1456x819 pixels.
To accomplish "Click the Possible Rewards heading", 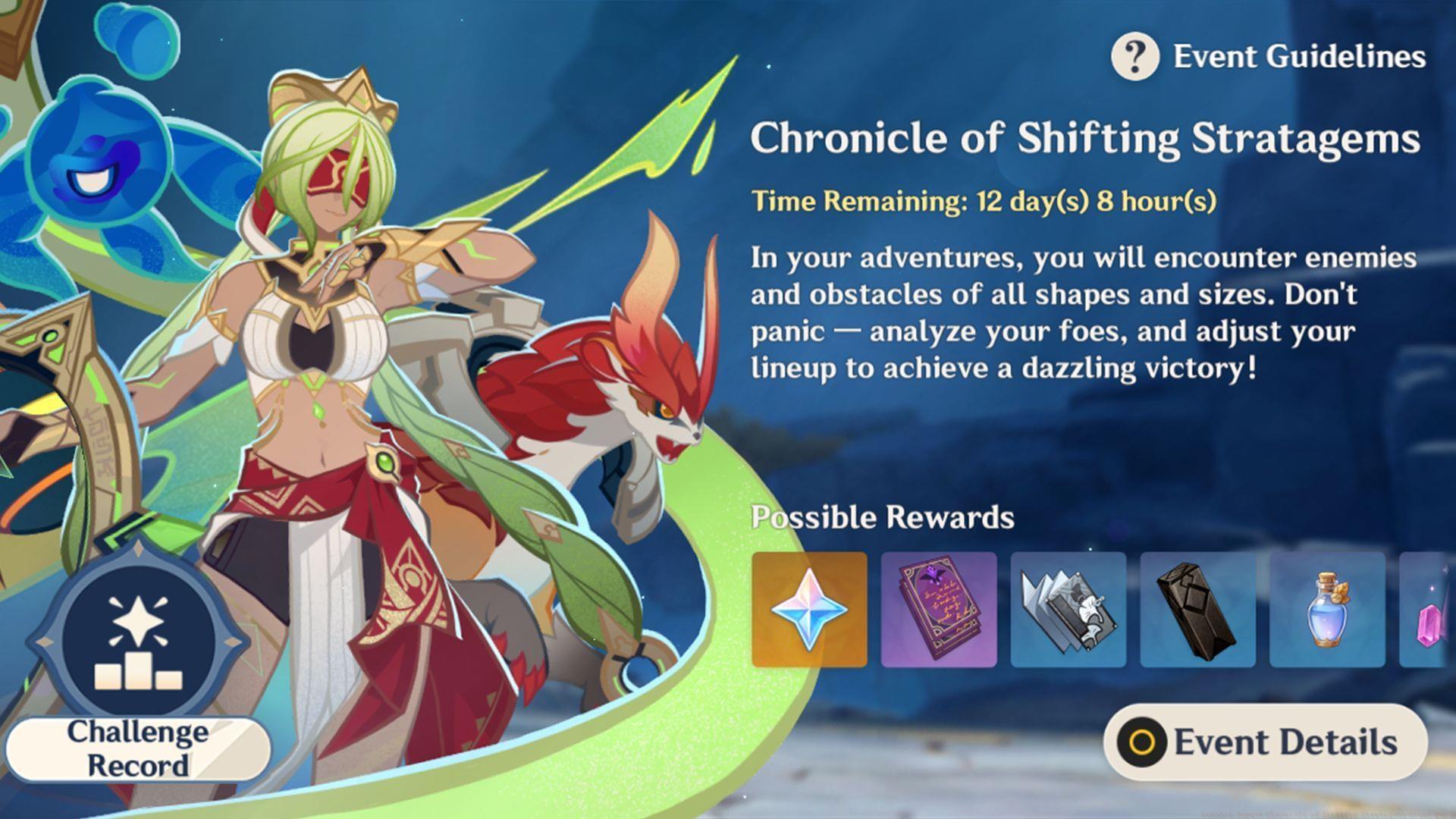I will click(882, 518).
